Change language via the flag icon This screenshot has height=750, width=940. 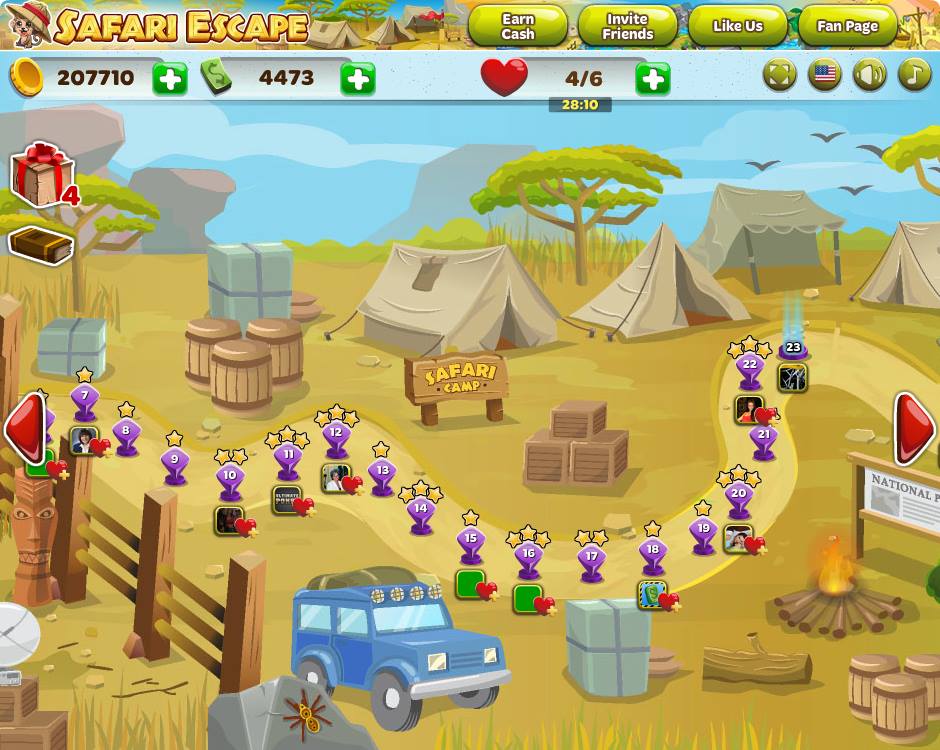click(x=825, y=75)
